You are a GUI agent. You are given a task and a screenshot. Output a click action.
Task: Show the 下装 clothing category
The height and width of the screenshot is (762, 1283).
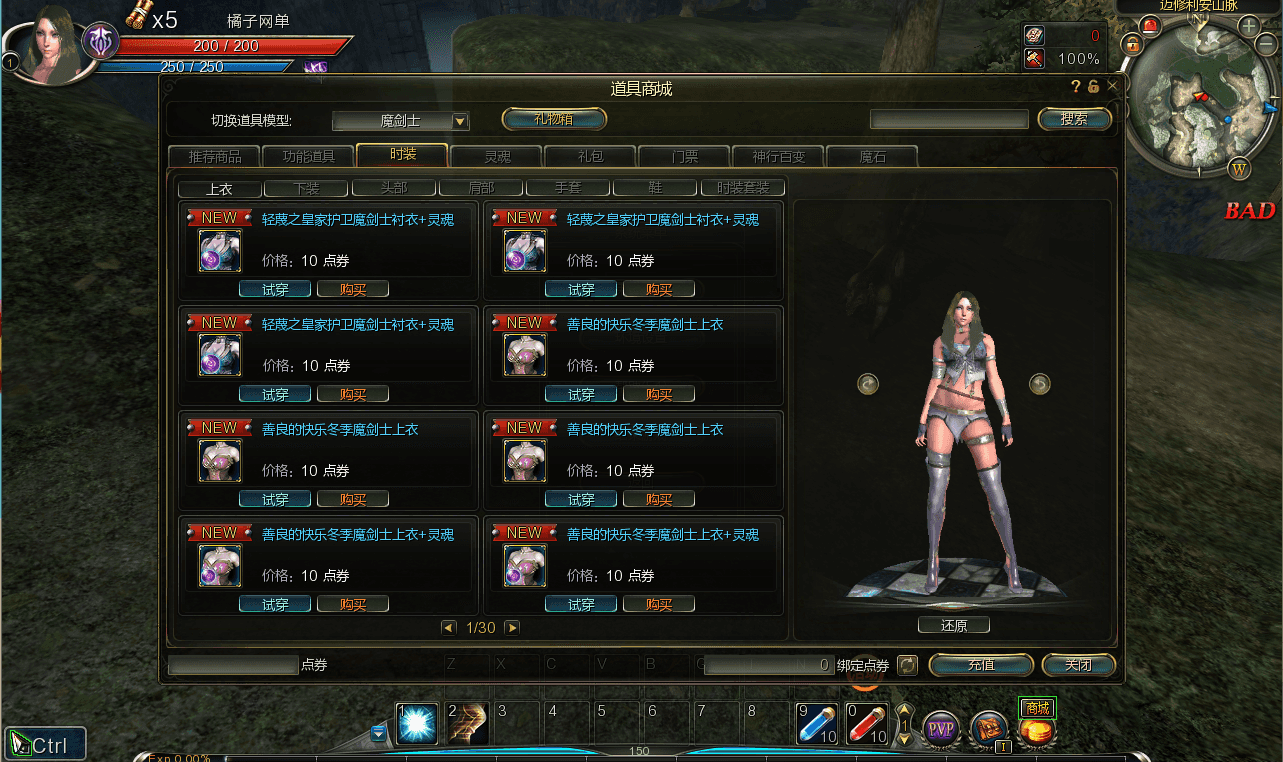pos(306,188)
